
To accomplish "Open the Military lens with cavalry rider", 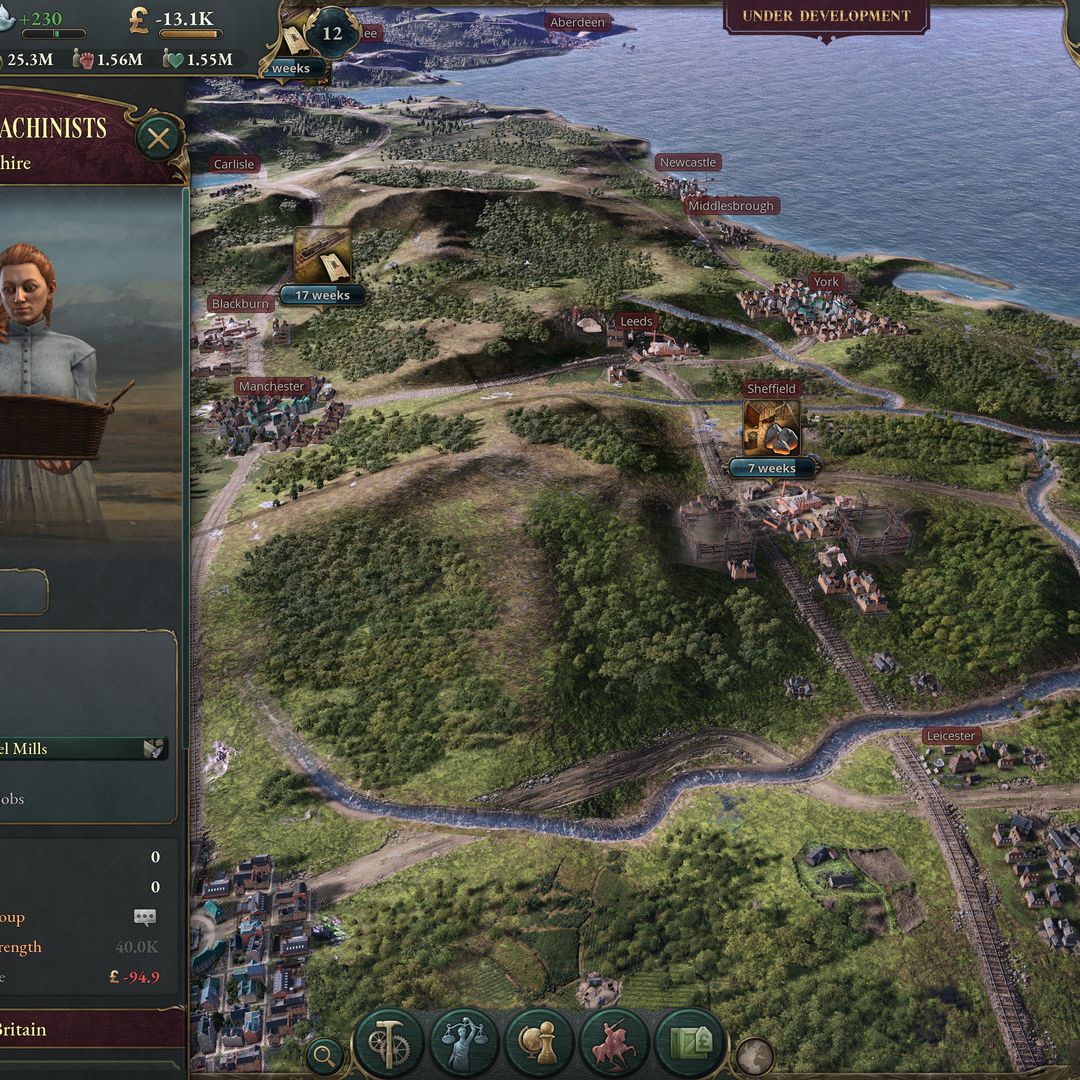I will pos(614,1043).
